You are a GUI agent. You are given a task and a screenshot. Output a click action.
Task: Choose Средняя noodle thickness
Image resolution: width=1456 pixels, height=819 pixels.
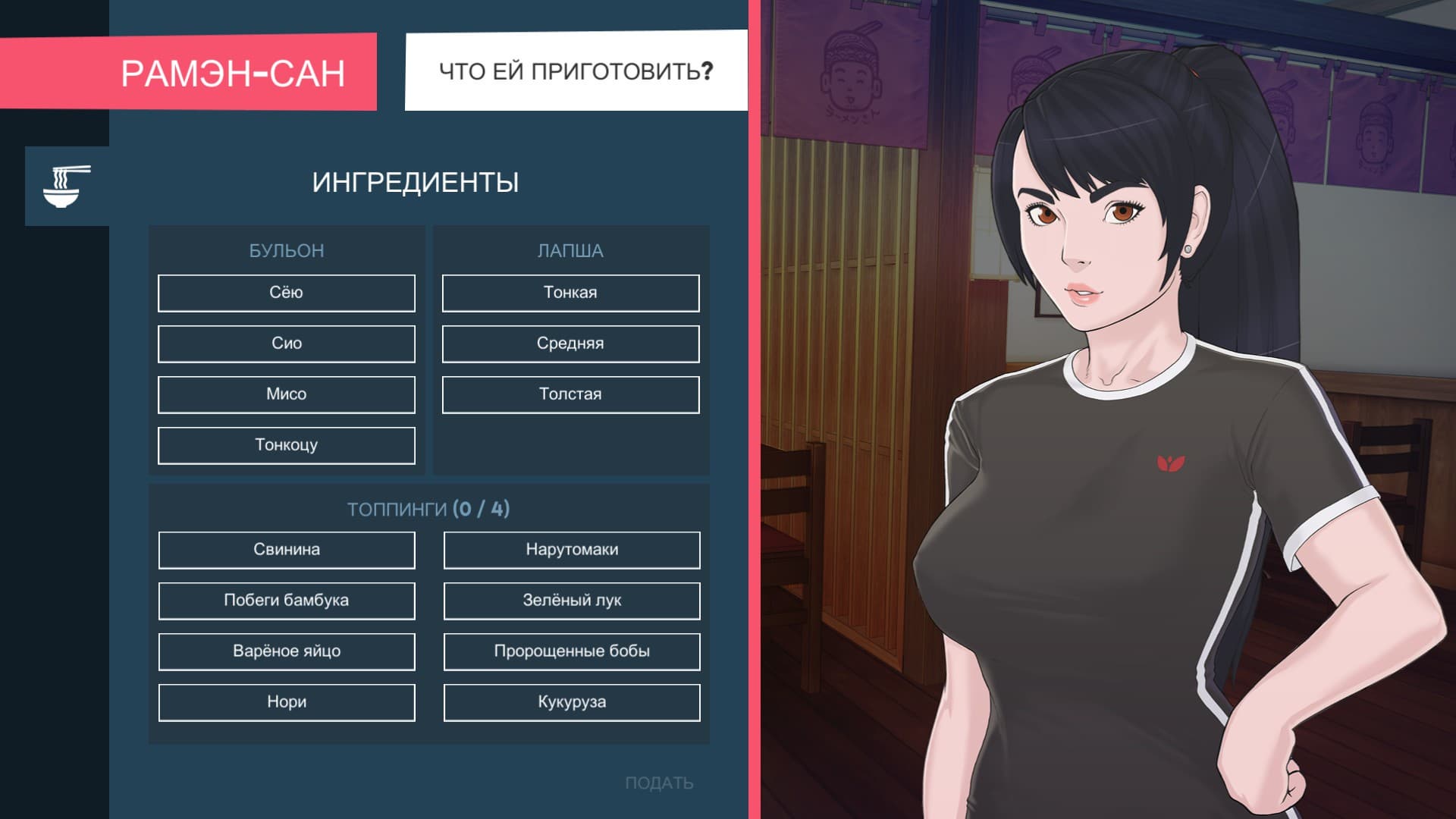tap(570, 344)
